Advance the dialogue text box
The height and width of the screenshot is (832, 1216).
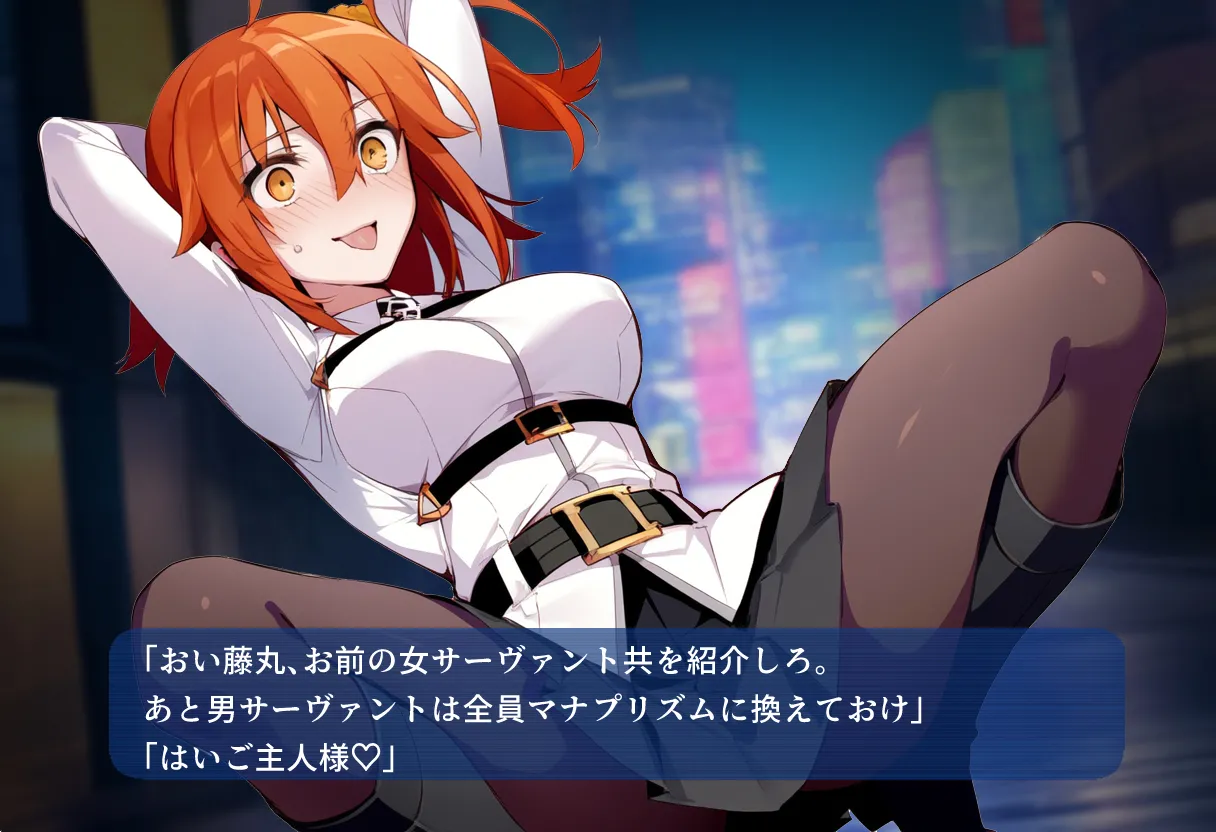point(616,704)
